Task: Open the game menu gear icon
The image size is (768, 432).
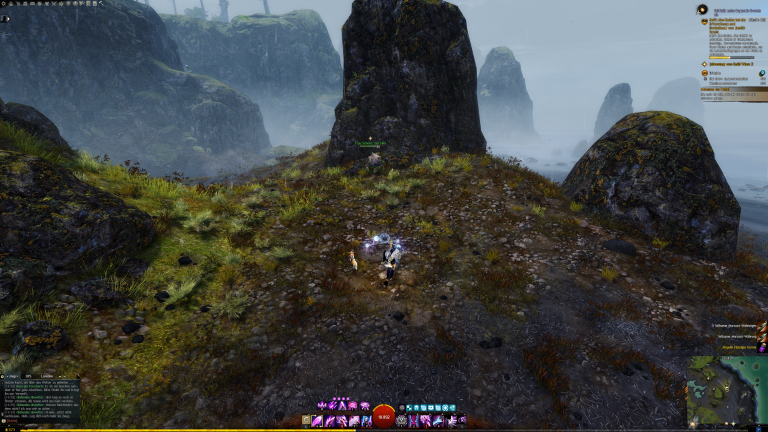Action: pos(4,4)
